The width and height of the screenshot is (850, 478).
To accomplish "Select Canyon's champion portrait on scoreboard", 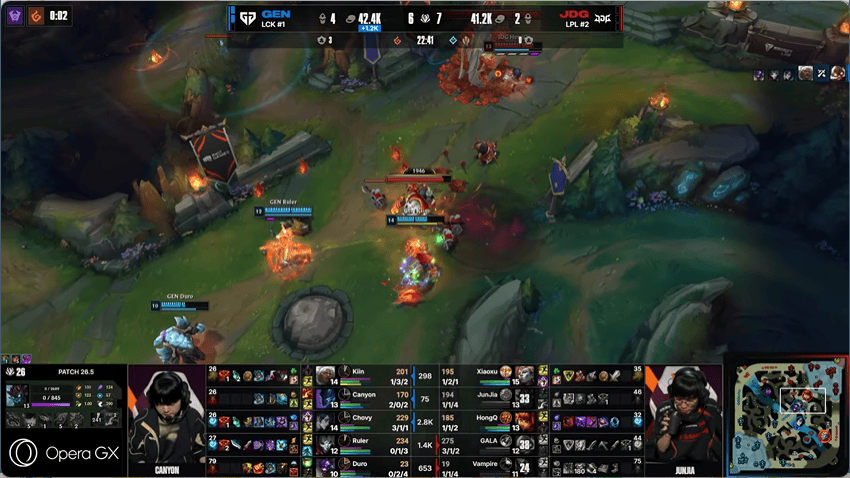I will pos(325,398).
